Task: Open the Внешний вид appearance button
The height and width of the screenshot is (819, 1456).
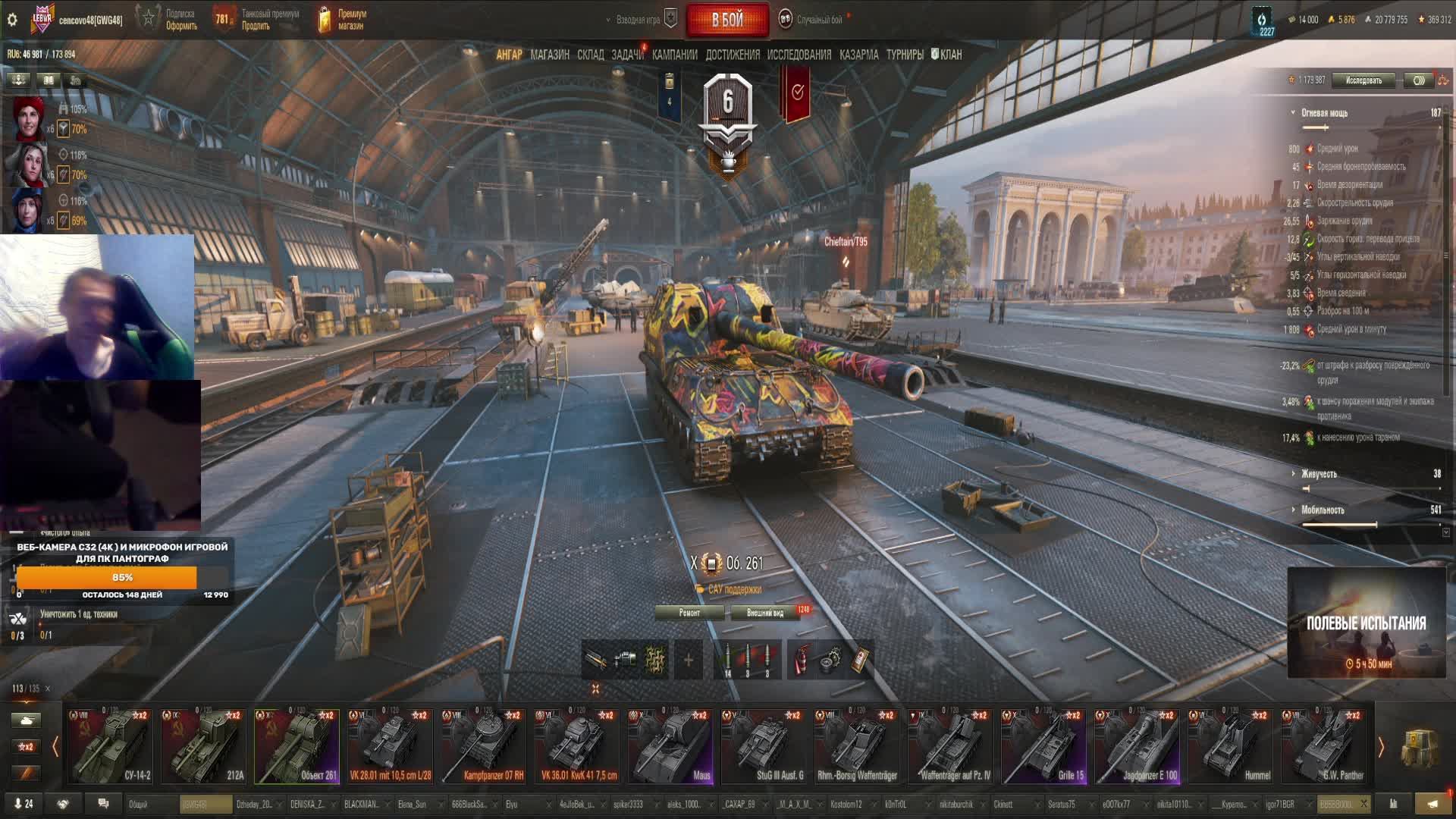Action: pyautogui.click(x=765, y=613)
